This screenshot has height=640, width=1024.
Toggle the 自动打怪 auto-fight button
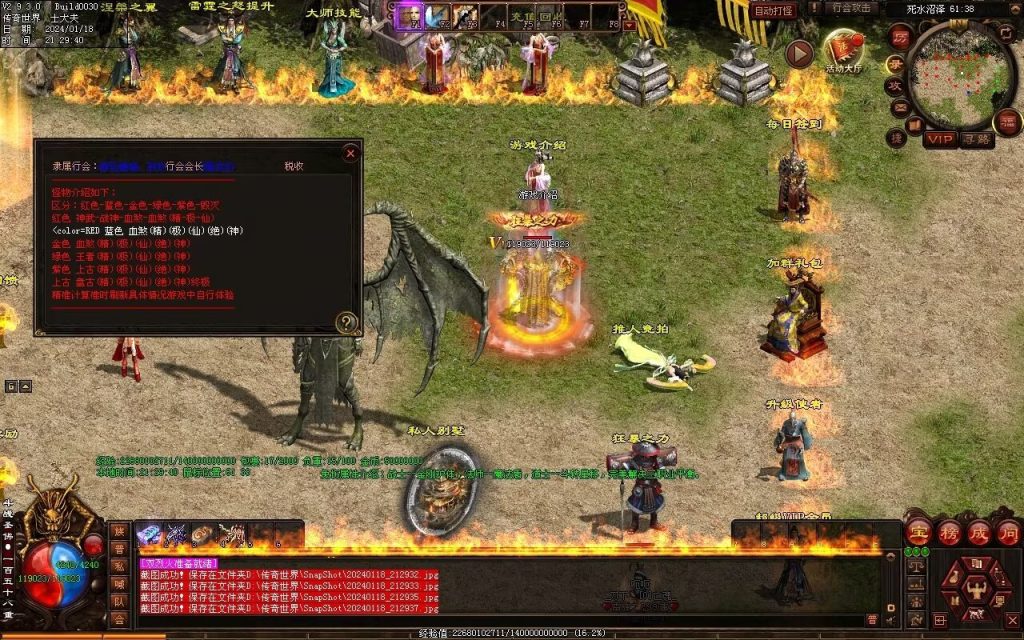pyautogui.click(x=773, y=10)
